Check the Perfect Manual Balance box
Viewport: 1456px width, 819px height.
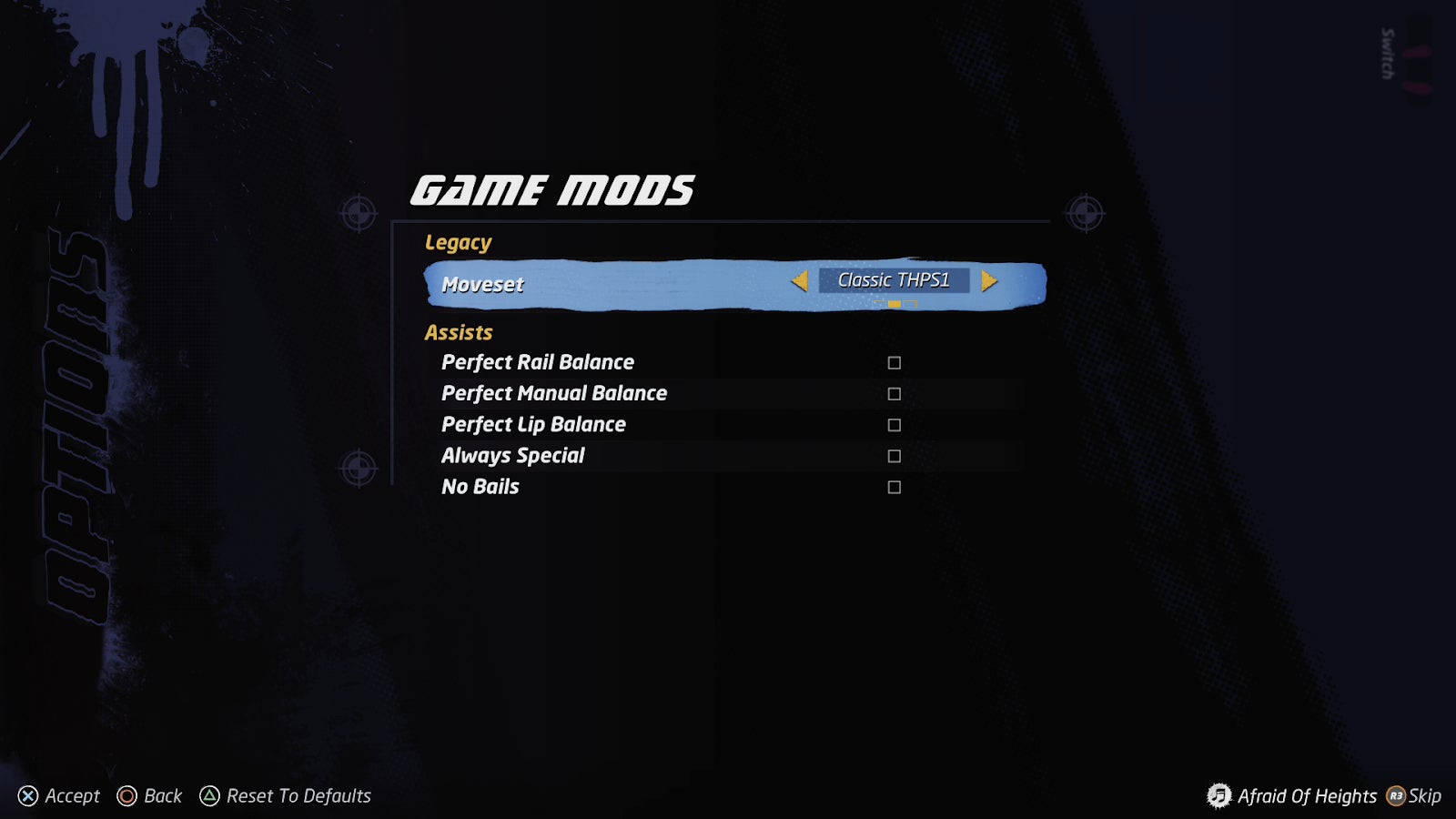pyautogui.click(x=894, y=392)
